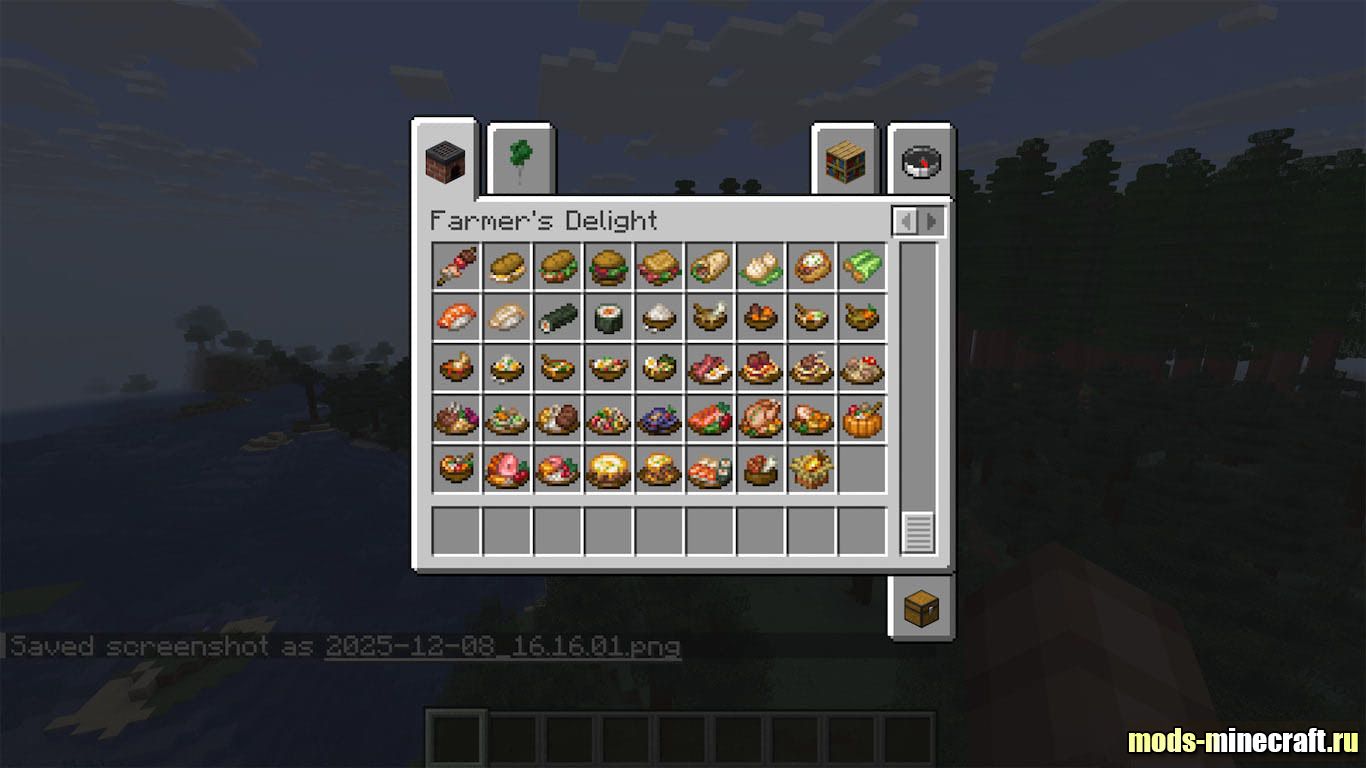This screenshot has width=1366, height=768.
Task: Grab the mutton wrap
Action: click(x=710, y=267)
